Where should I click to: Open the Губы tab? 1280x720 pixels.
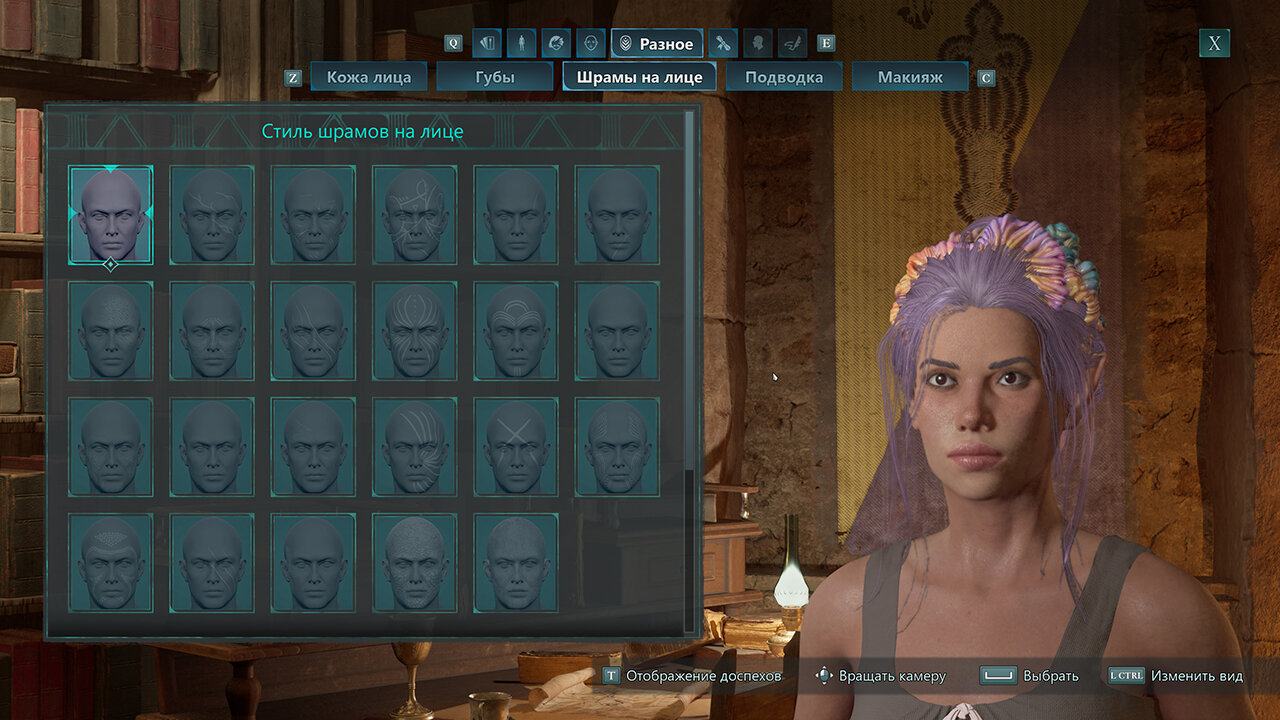tap(495, 77)
